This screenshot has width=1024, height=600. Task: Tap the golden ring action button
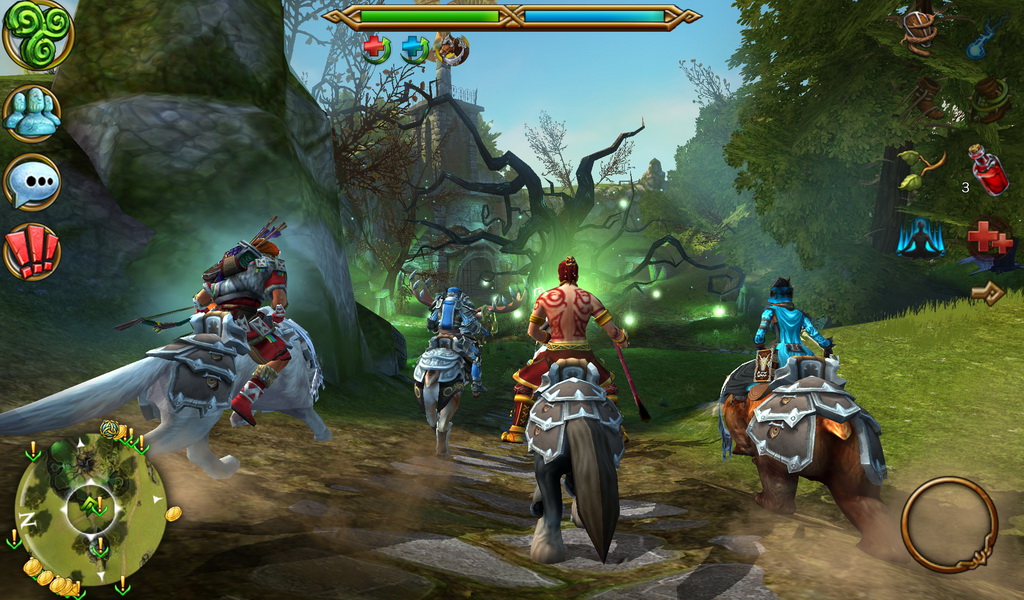[949, 524]
